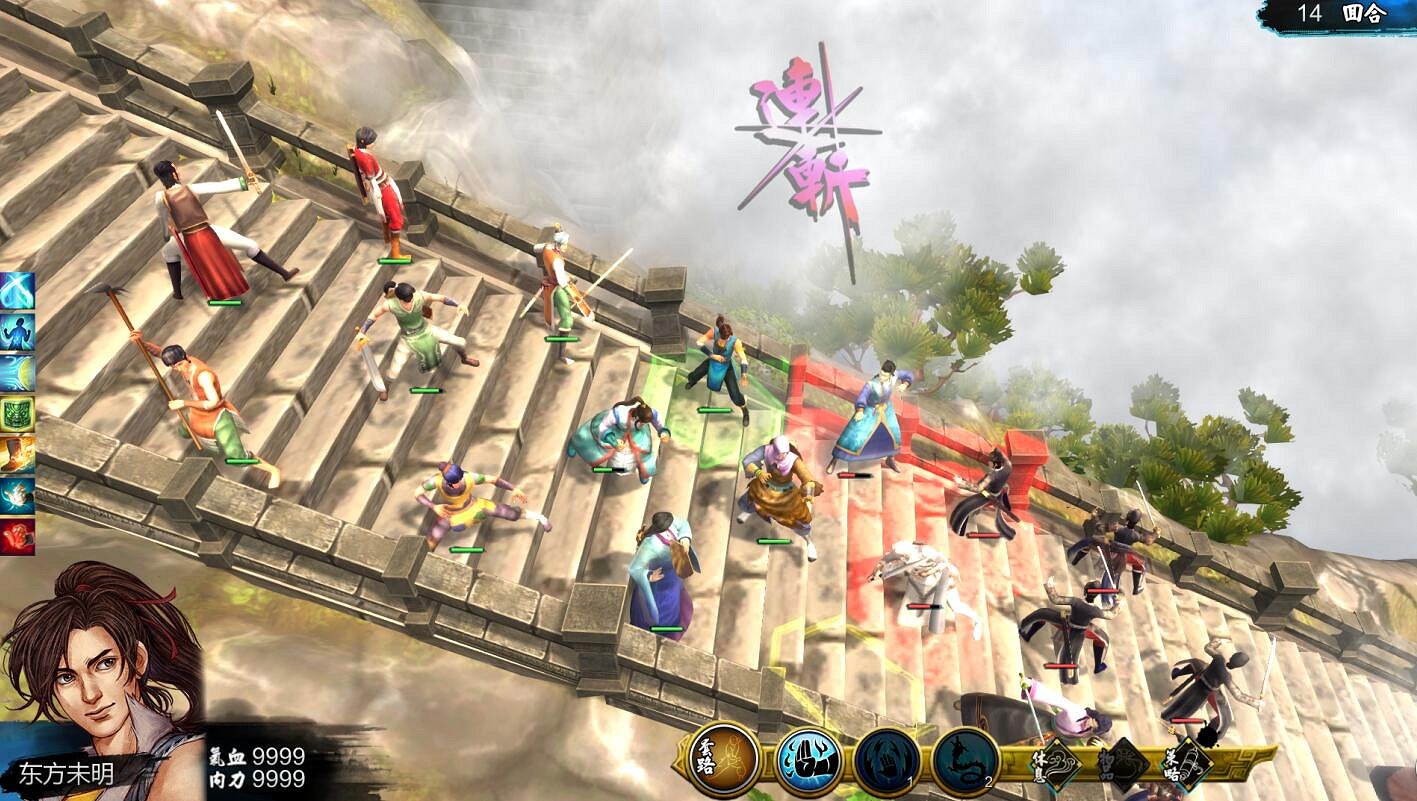
Task: Inspect the yellow crescent moon wave buff
Action: (17, 373)
